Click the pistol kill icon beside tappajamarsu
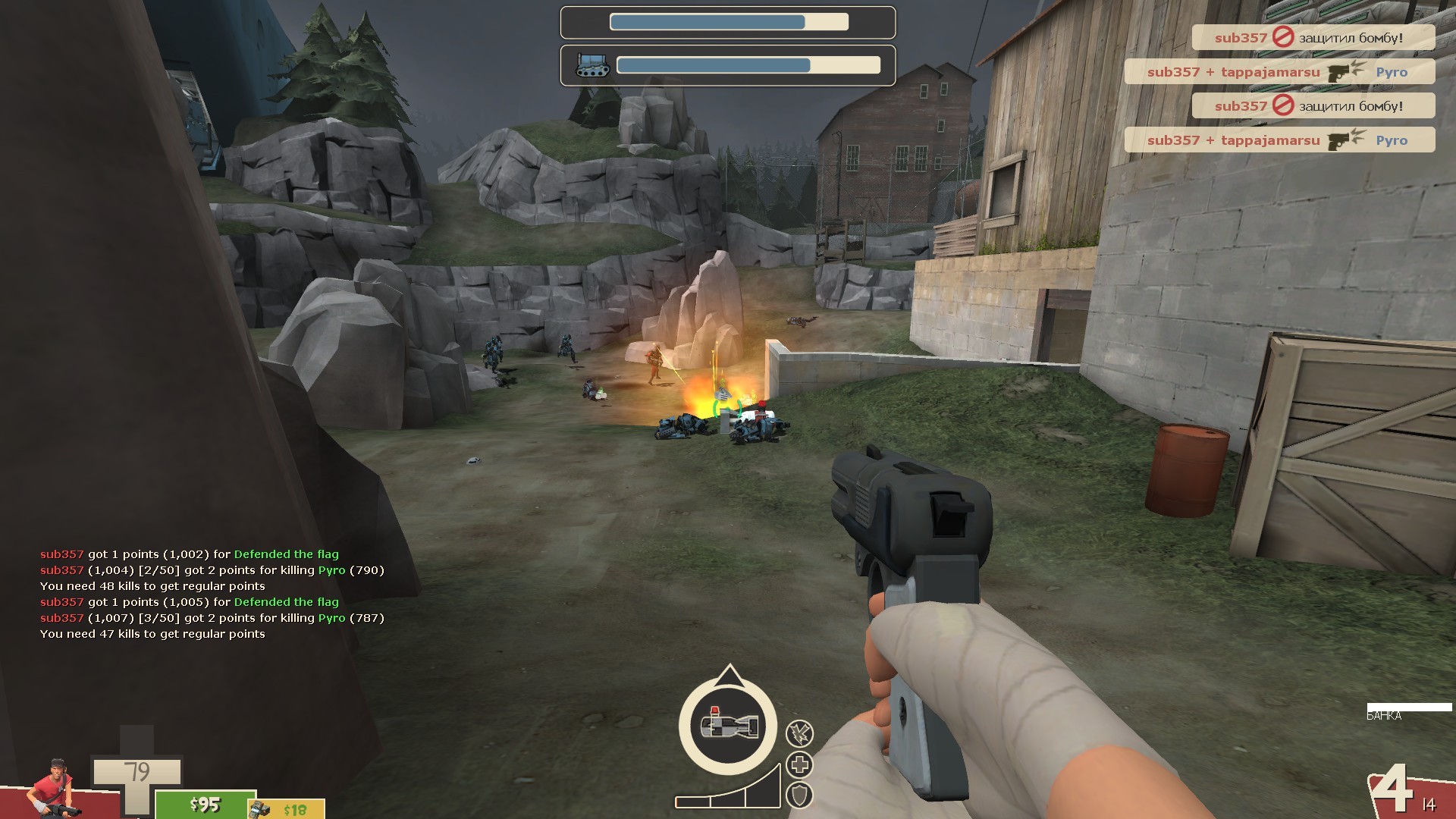1456x819 pixels. pyautogui.click(x=1339, y=73)
